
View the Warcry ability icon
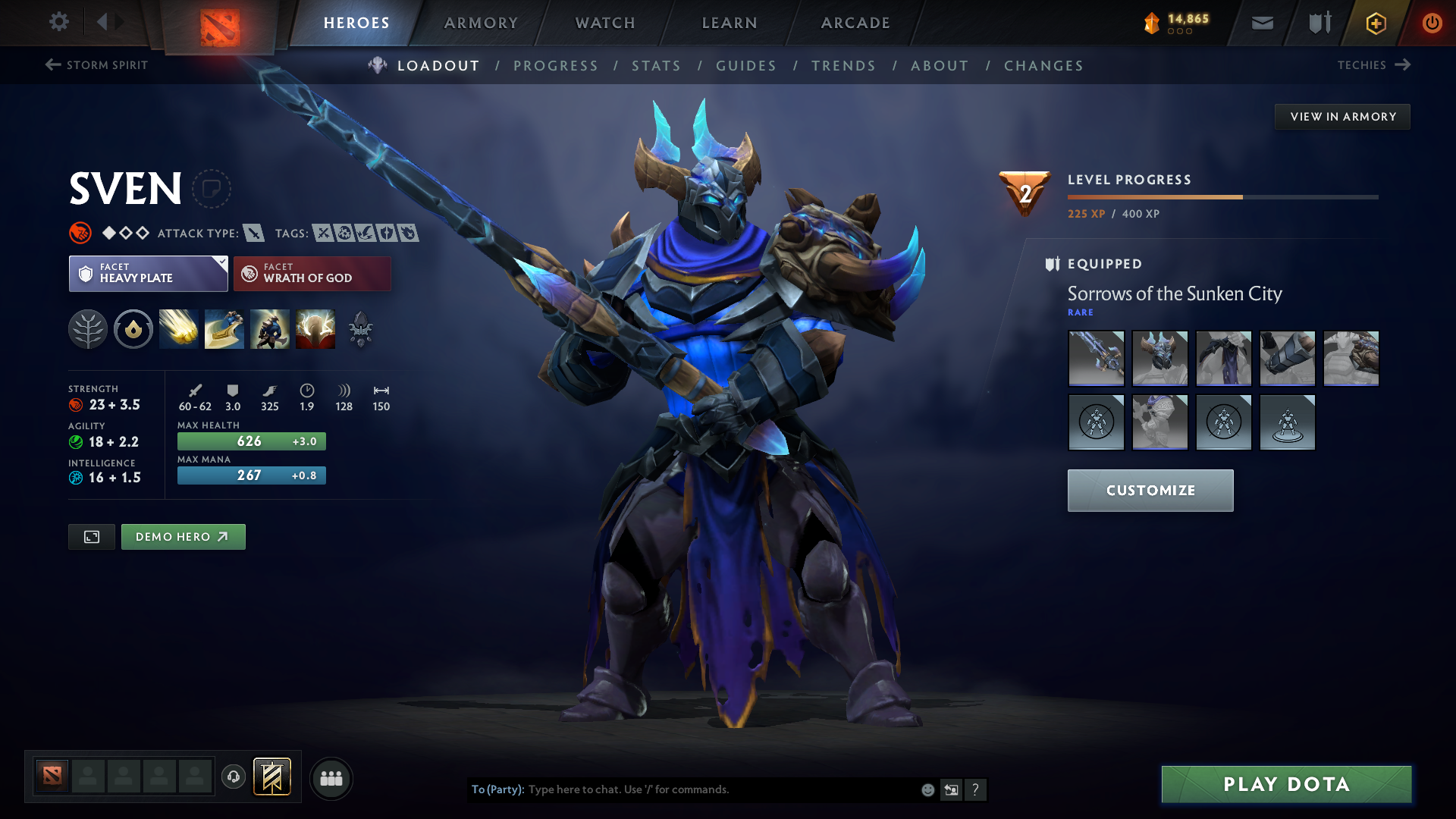click(x=270, y=328)
